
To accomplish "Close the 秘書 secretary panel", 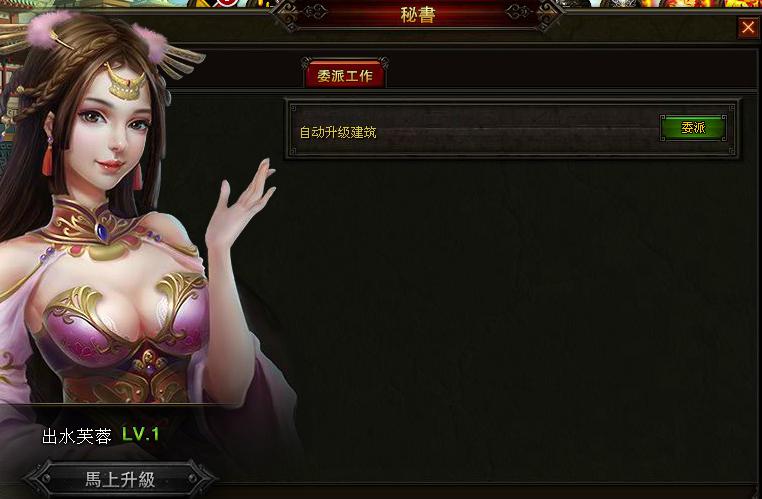I will point(747,28).
